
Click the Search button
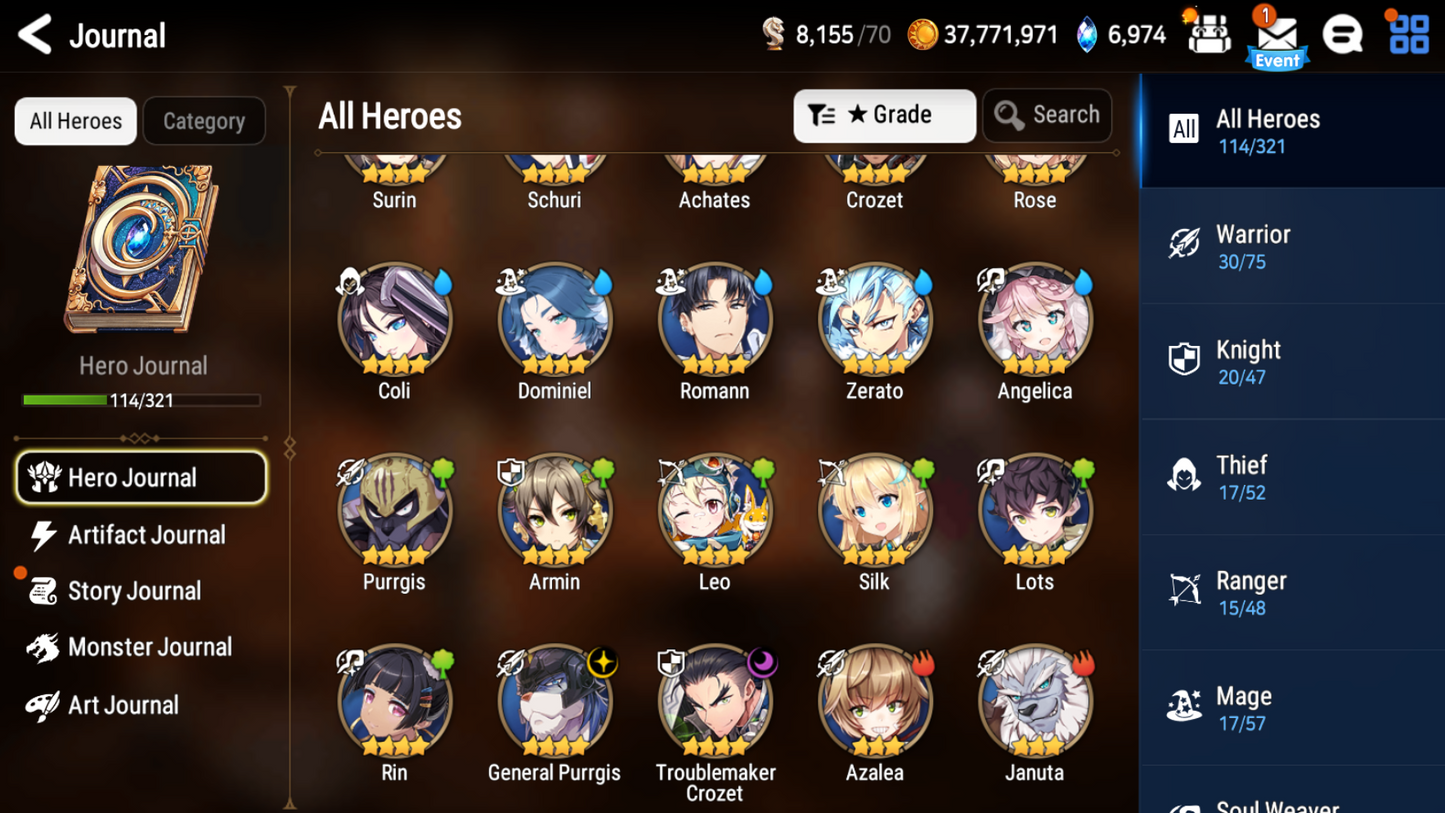point(1047,116)
